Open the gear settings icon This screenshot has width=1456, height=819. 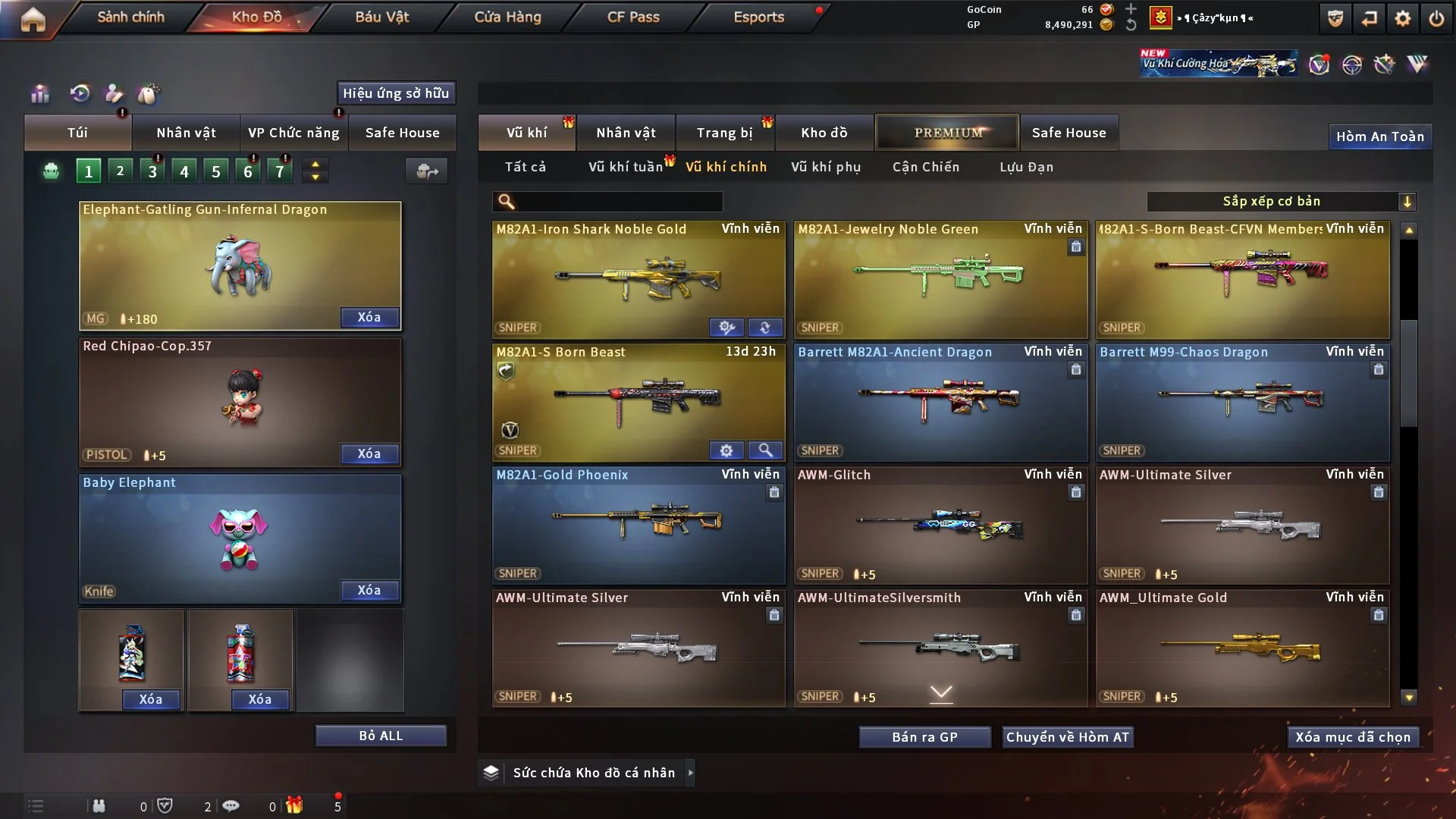point(1402,18)
